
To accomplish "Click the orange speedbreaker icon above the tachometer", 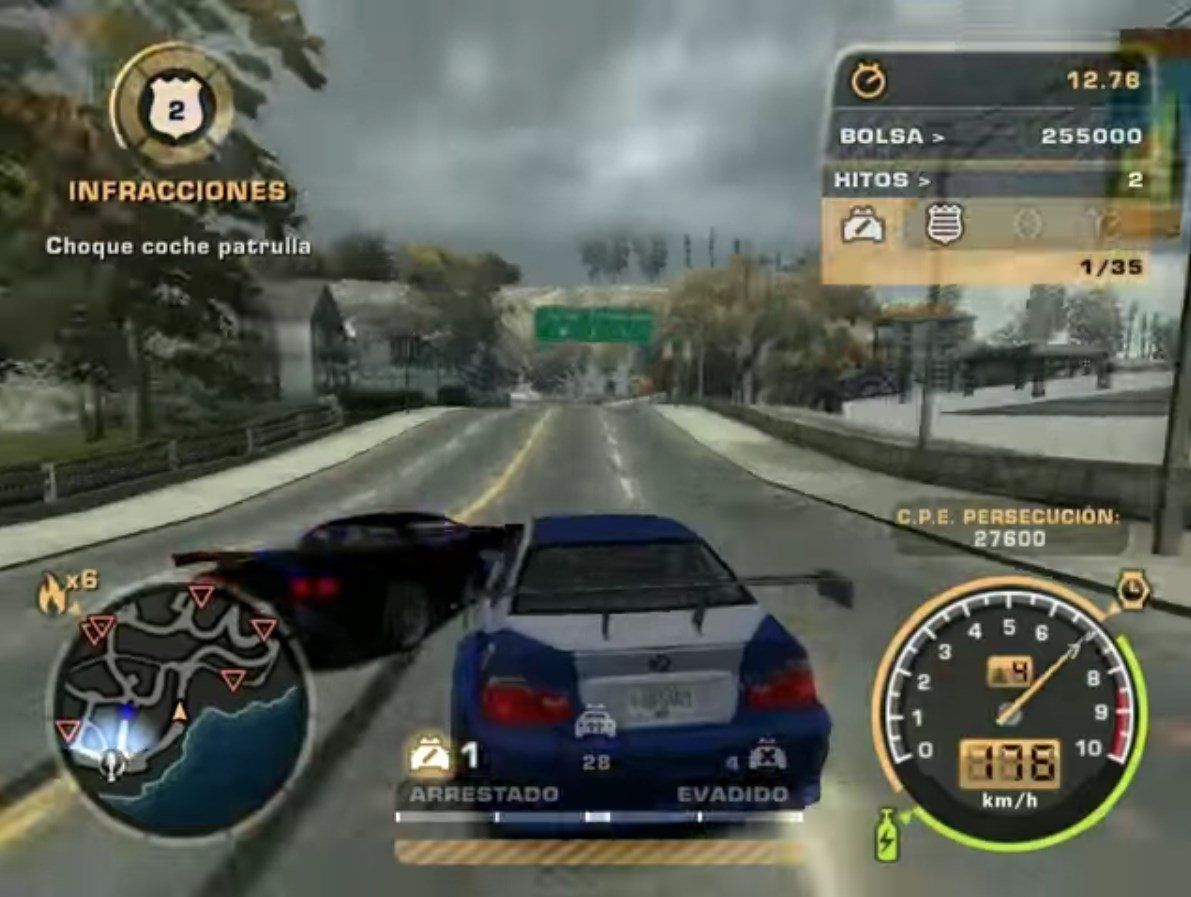I will click(x=1133, y=591).
